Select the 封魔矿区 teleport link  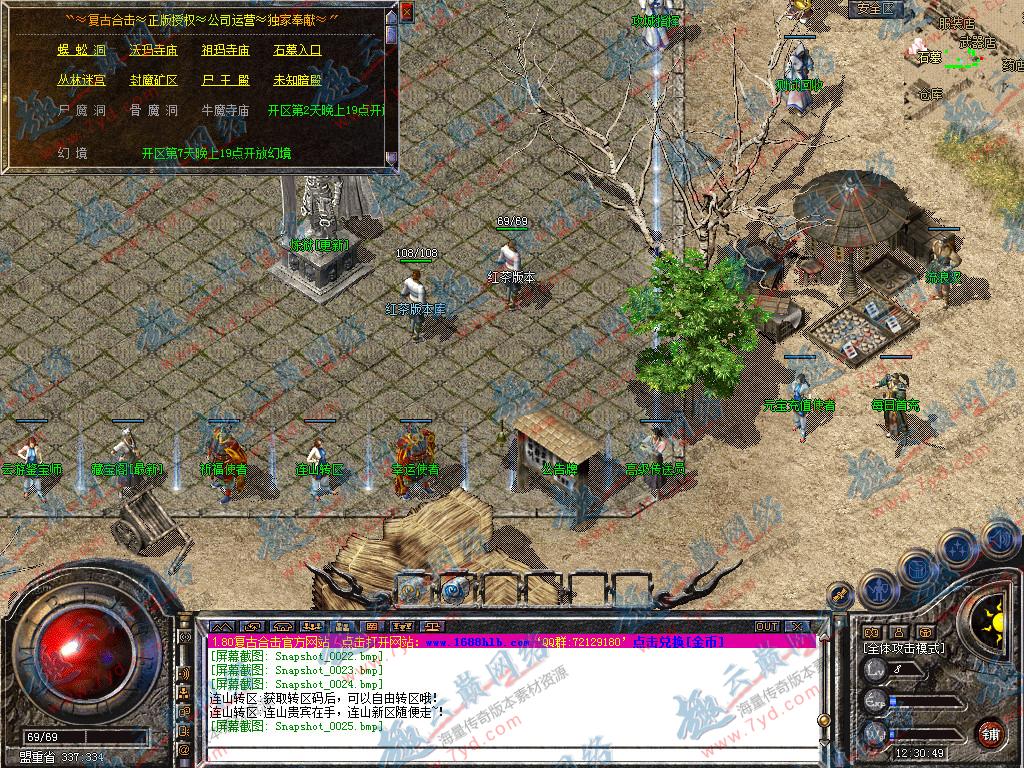[154, 80]
